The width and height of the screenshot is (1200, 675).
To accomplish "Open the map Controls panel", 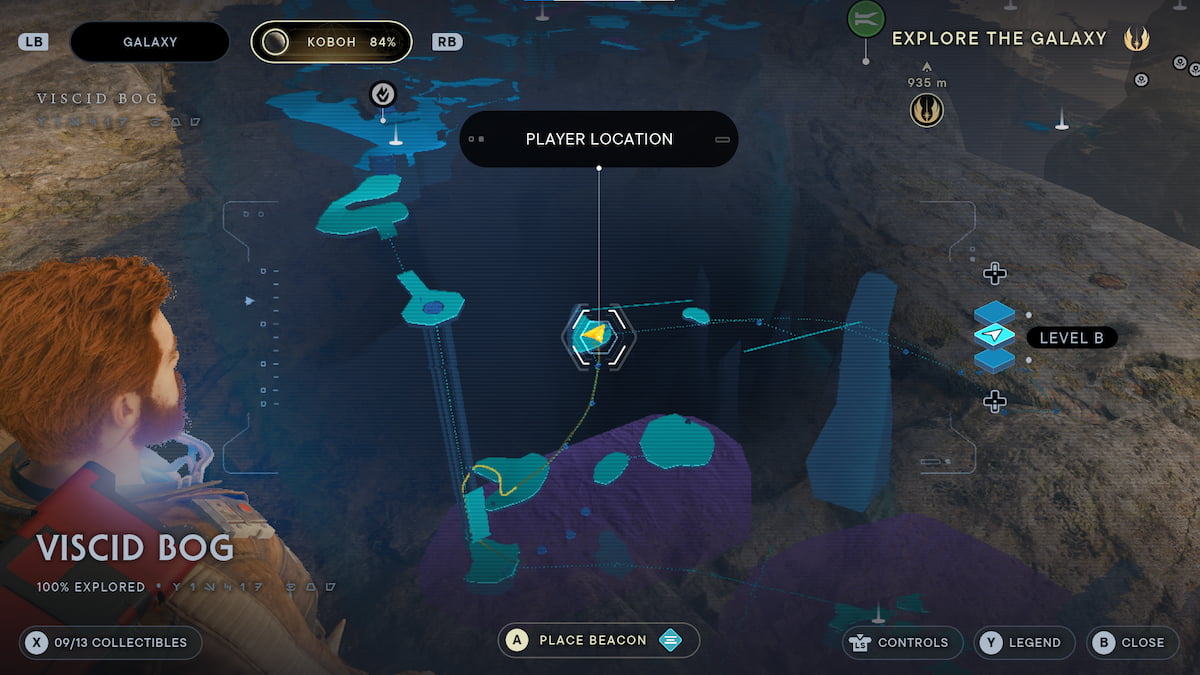I will pos(898,642).
